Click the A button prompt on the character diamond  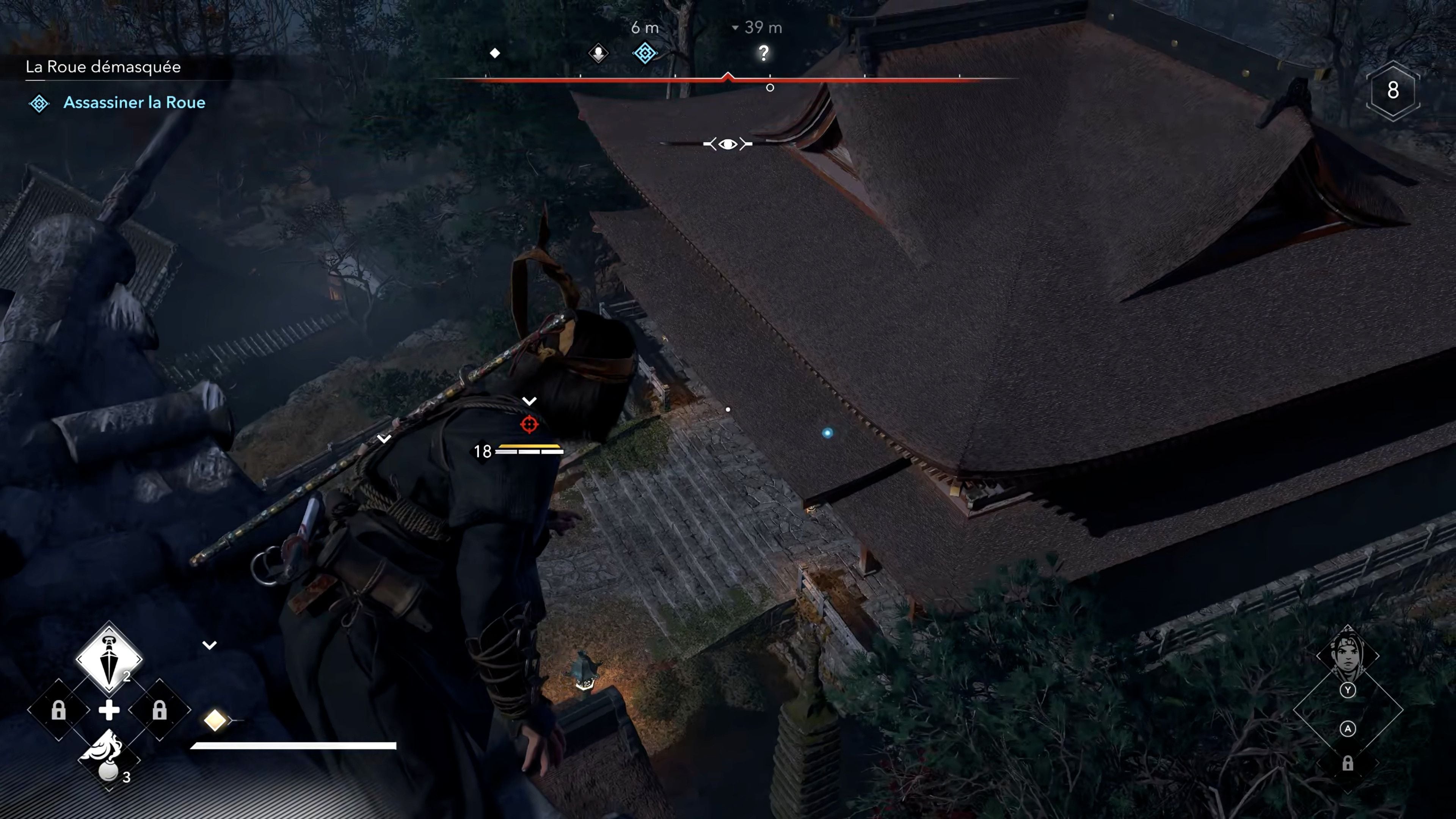[x=1349, y=729]
